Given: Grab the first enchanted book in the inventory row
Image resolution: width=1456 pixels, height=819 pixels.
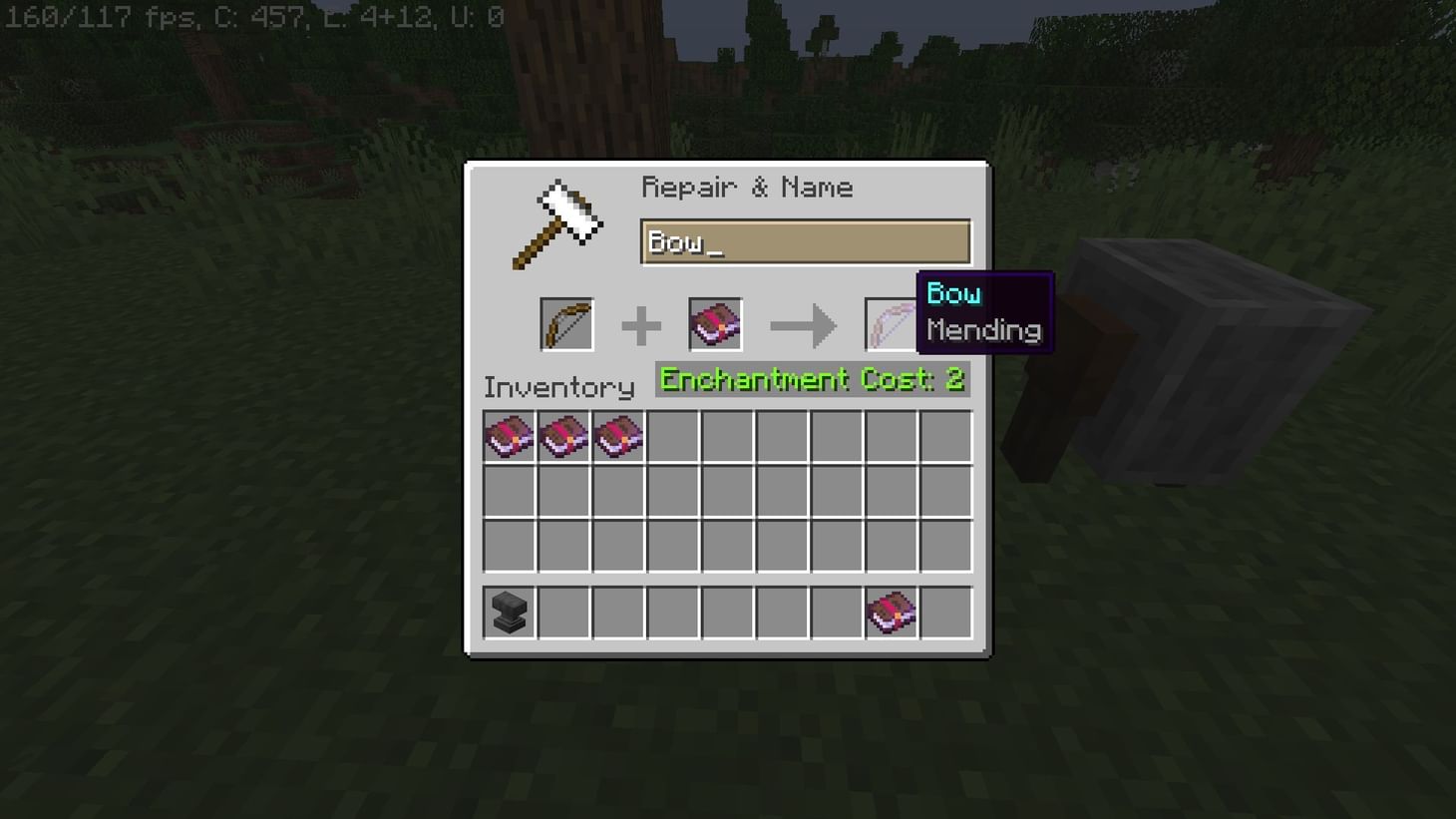Looking at the screenshot, I should (510, 434).
